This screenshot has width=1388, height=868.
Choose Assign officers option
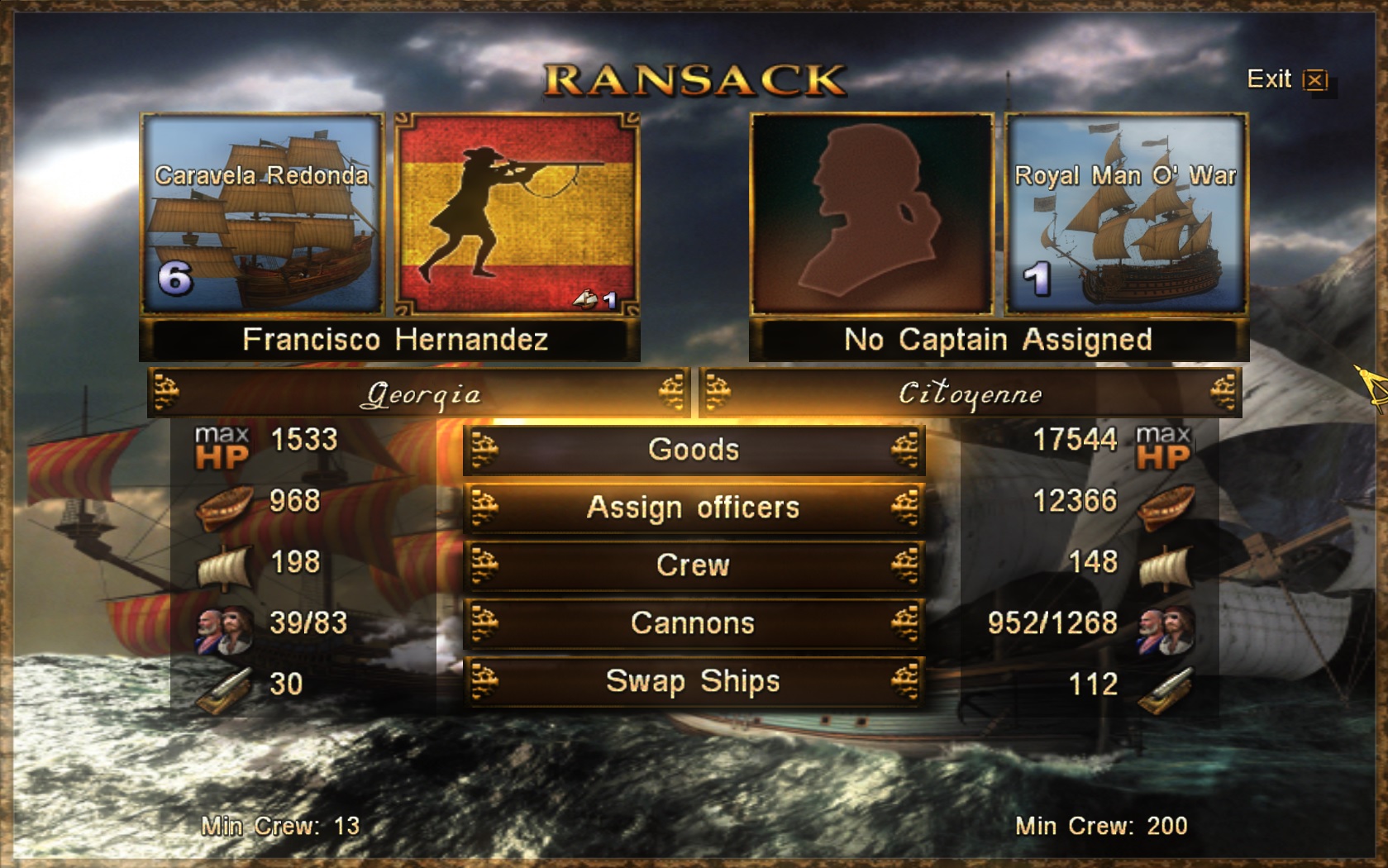point(693,508)
